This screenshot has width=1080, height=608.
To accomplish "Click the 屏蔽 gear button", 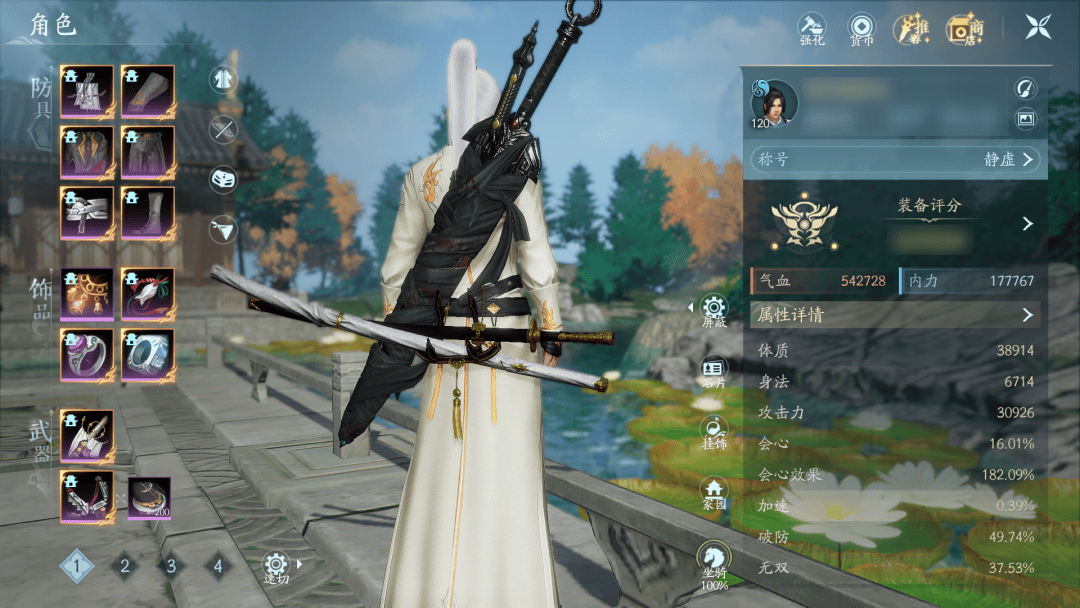I will tap(714, 310).
